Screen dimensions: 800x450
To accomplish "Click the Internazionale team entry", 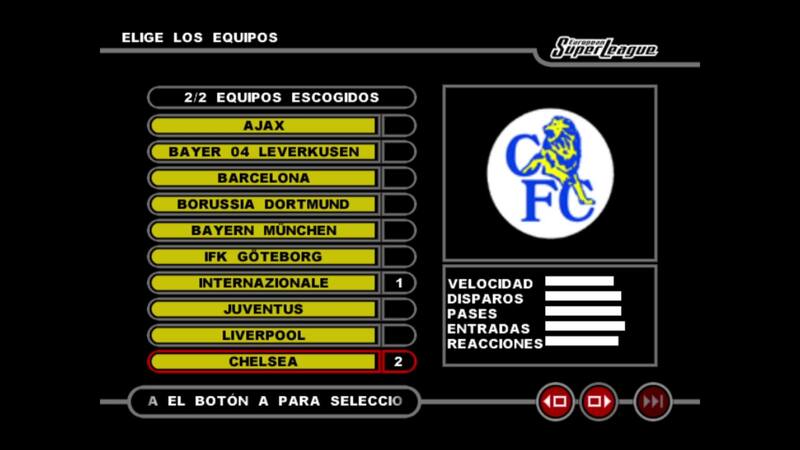I will (x=264, y=283).
